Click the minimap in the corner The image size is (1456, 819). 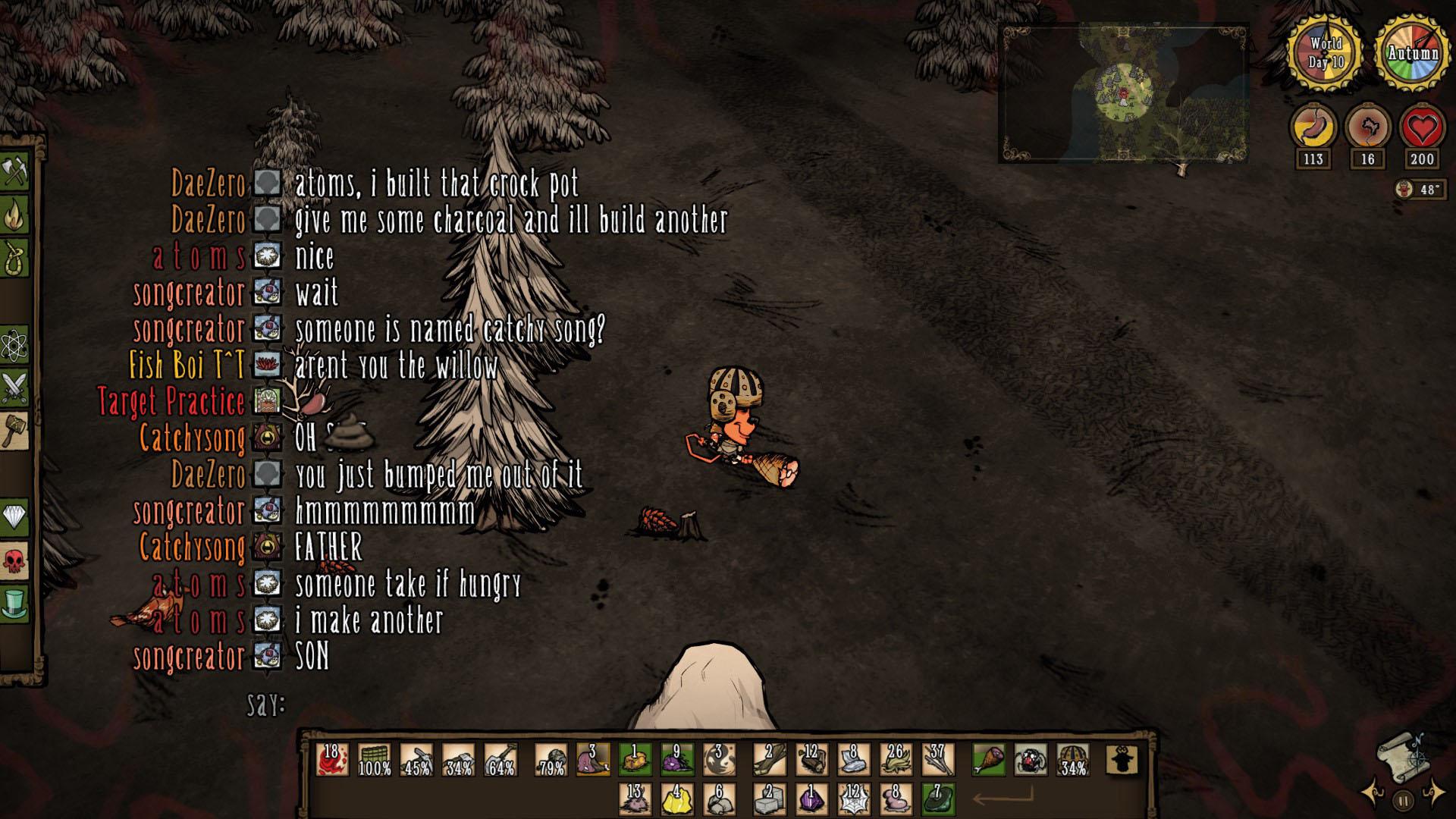point(1123,94)
